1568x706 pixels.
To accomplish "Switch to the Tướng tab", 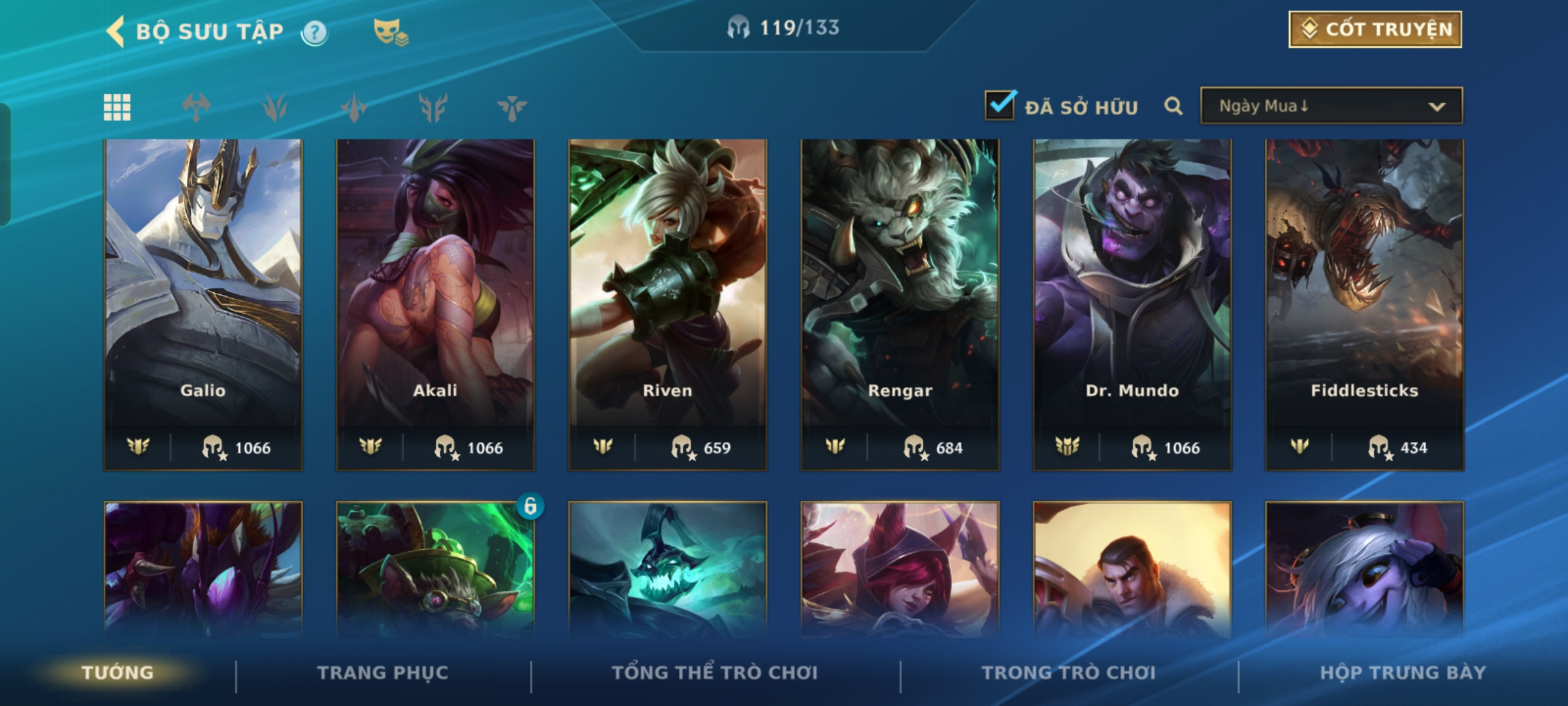I will (x=118, y=673).
